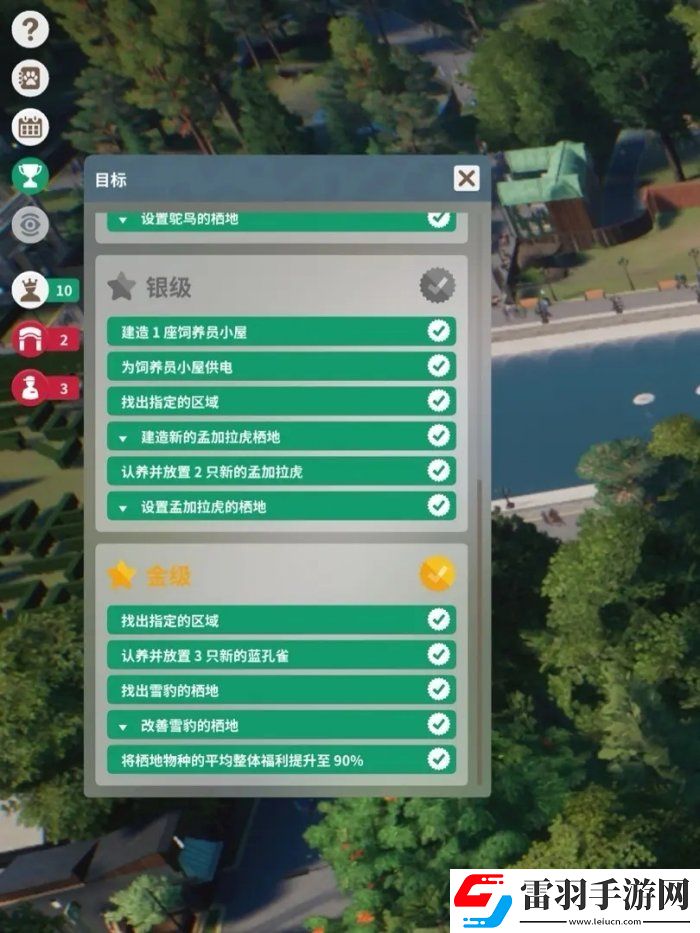
Task: Expand the 设置鸵鸟的栖地 objective
Action: (124, 219)
